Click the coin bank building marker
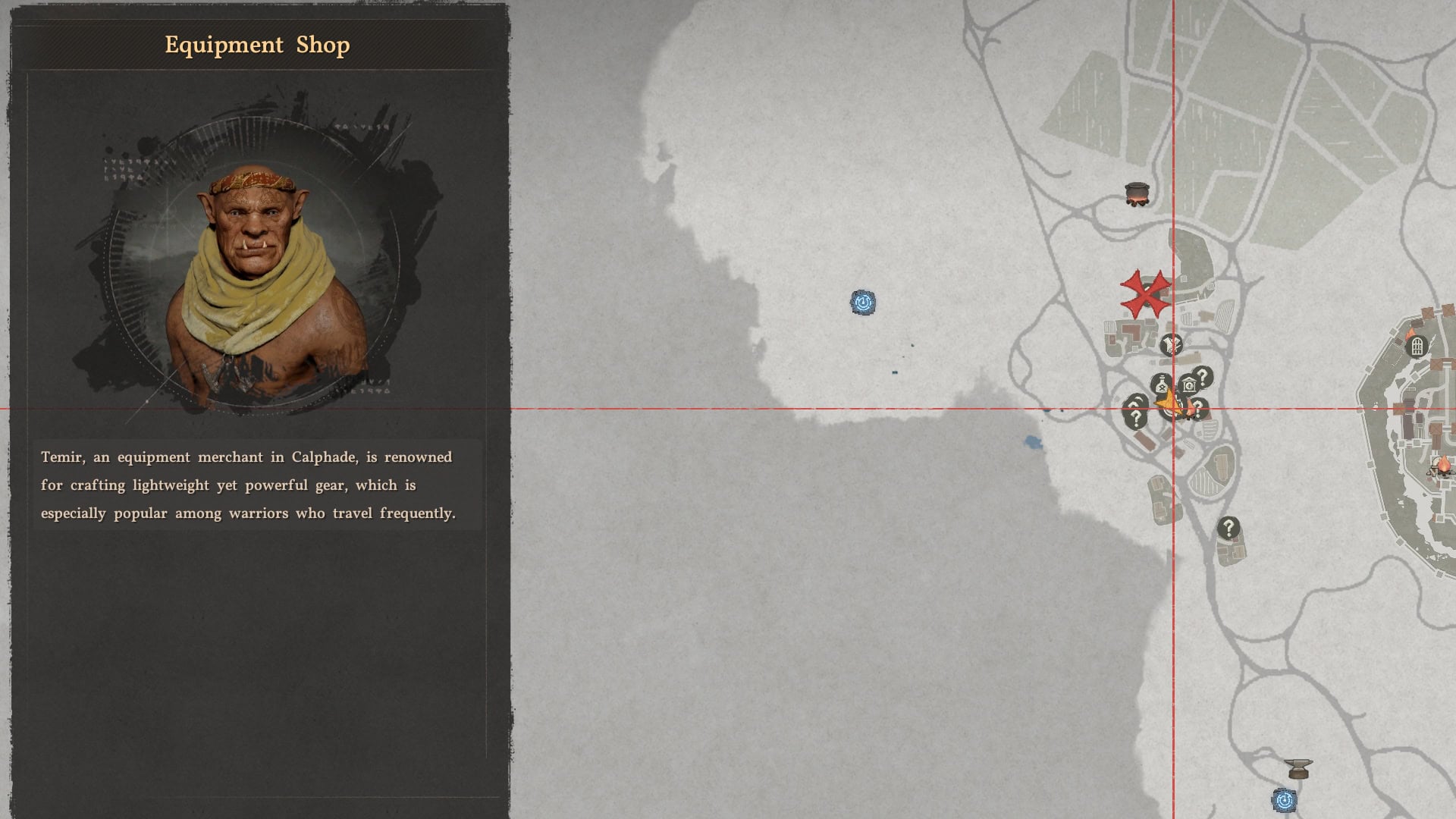This screenshot has height=819, width=1456. click(x=1188, y=384)
